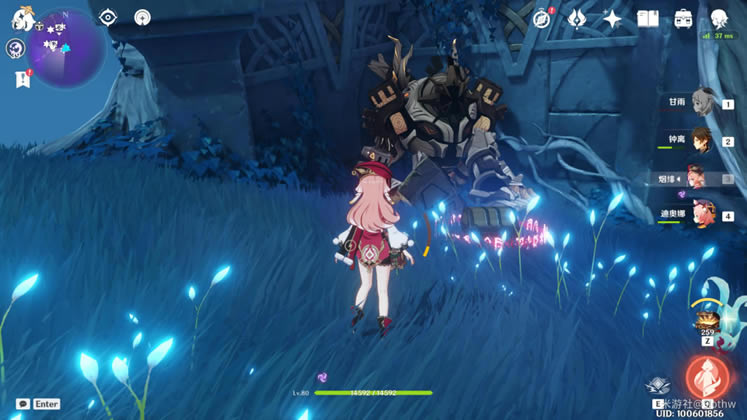
Task: Open the chat speech bubble
Action: pyautogui.click(x=22, y=404)
